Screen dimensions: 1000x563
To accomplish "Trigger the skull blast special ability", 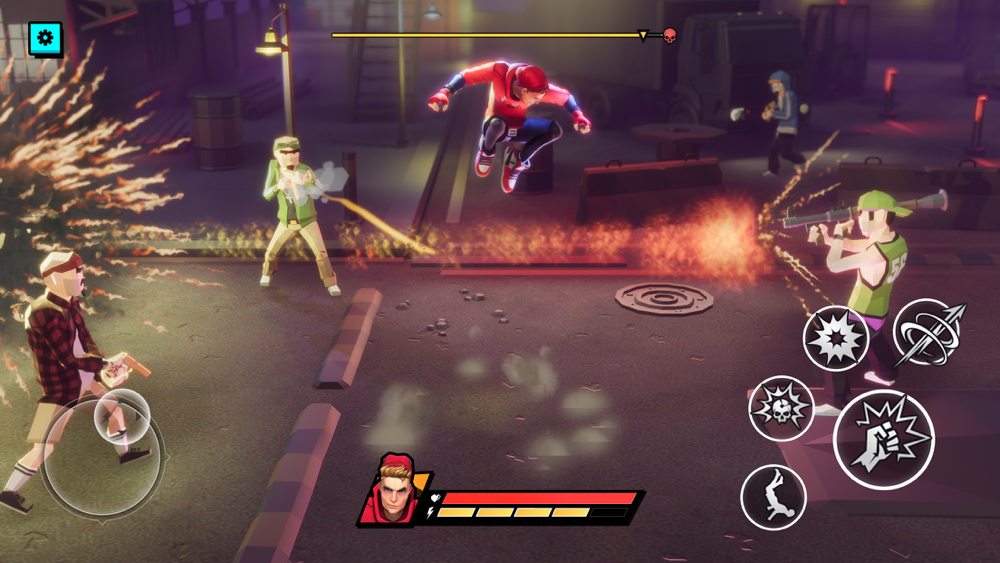I will coord(781,408).
